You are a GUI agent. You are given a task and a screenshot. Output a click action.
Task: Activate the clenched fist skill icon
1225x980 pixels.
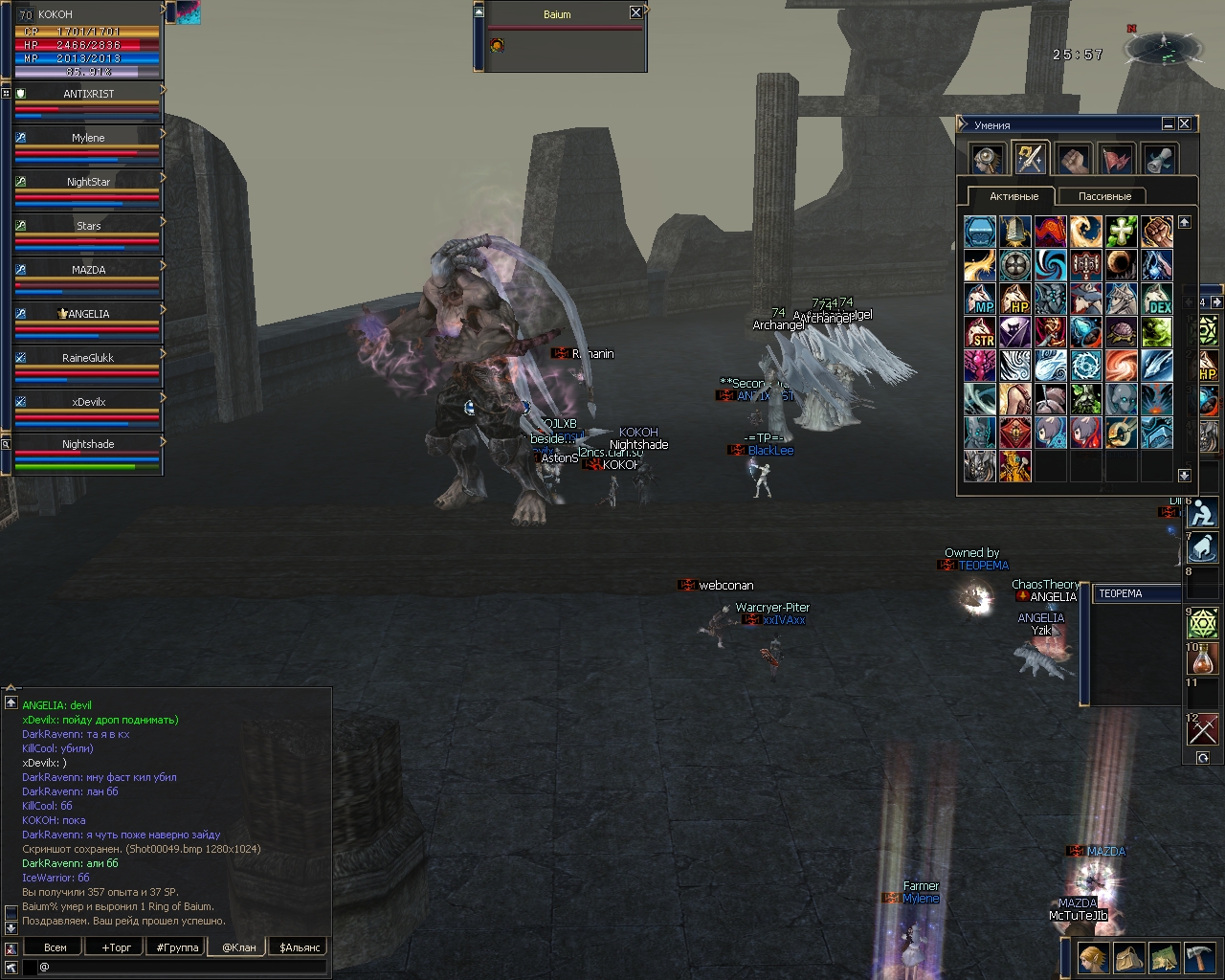click(x=1157, y=232)
